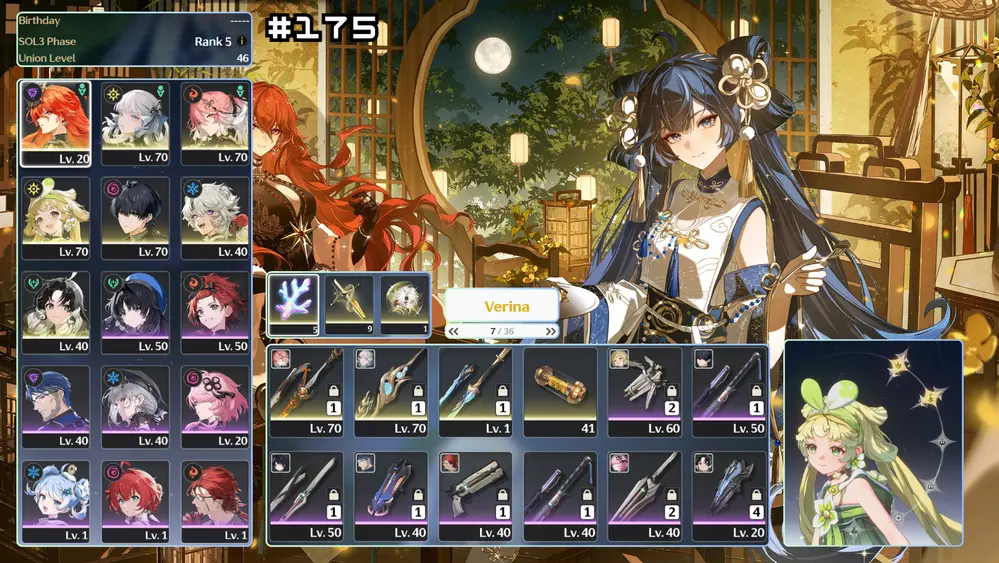The width and height of the screenshot is (999, 563).
Task: Select the pistols weapon at Lv. 40
Action: (x=475, y=496)
